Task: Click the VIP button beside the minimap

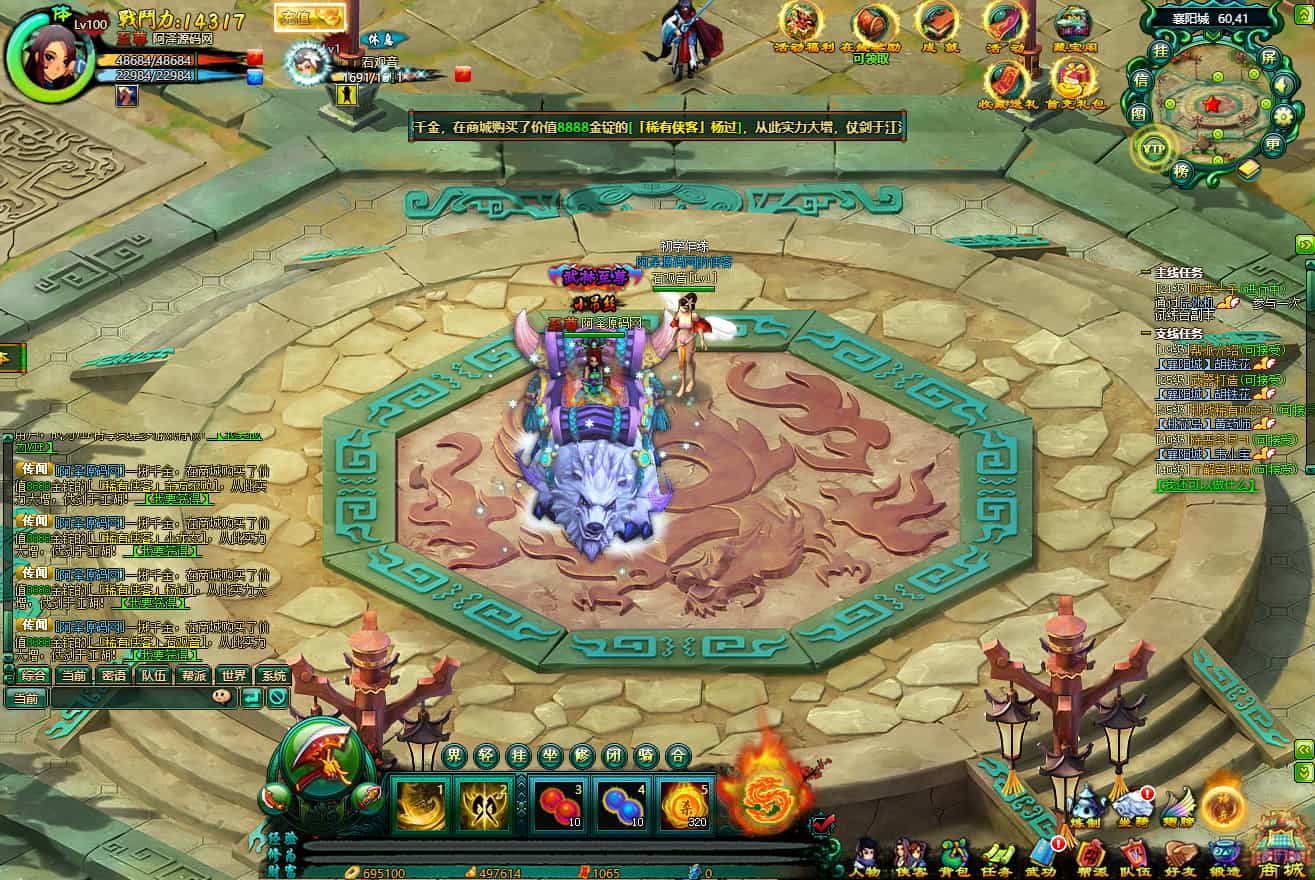Action: [1152, 148]
